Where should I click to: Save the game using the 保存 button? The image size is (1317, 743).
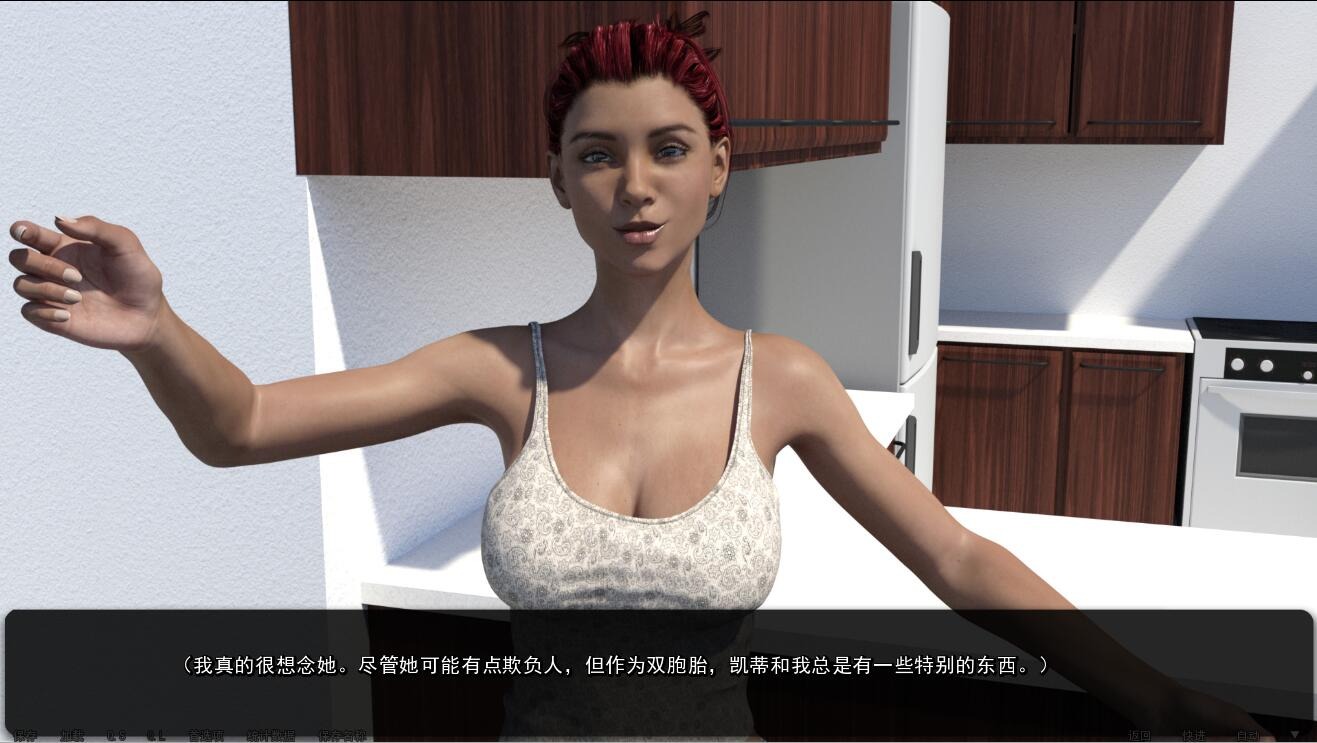25,734
